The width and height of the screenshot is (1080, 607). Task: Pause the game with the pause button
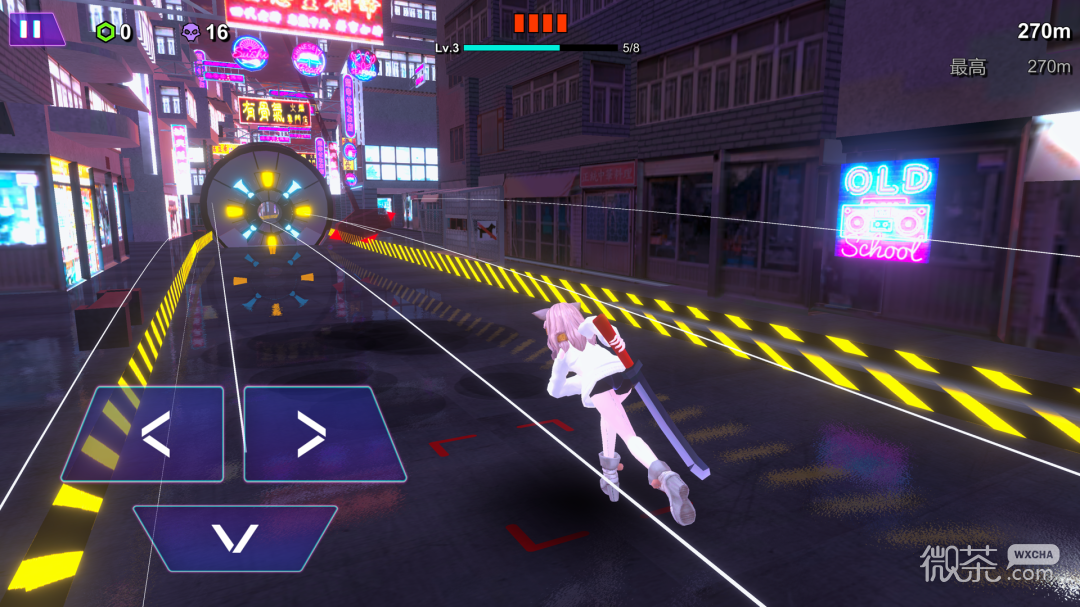(32, 29)
